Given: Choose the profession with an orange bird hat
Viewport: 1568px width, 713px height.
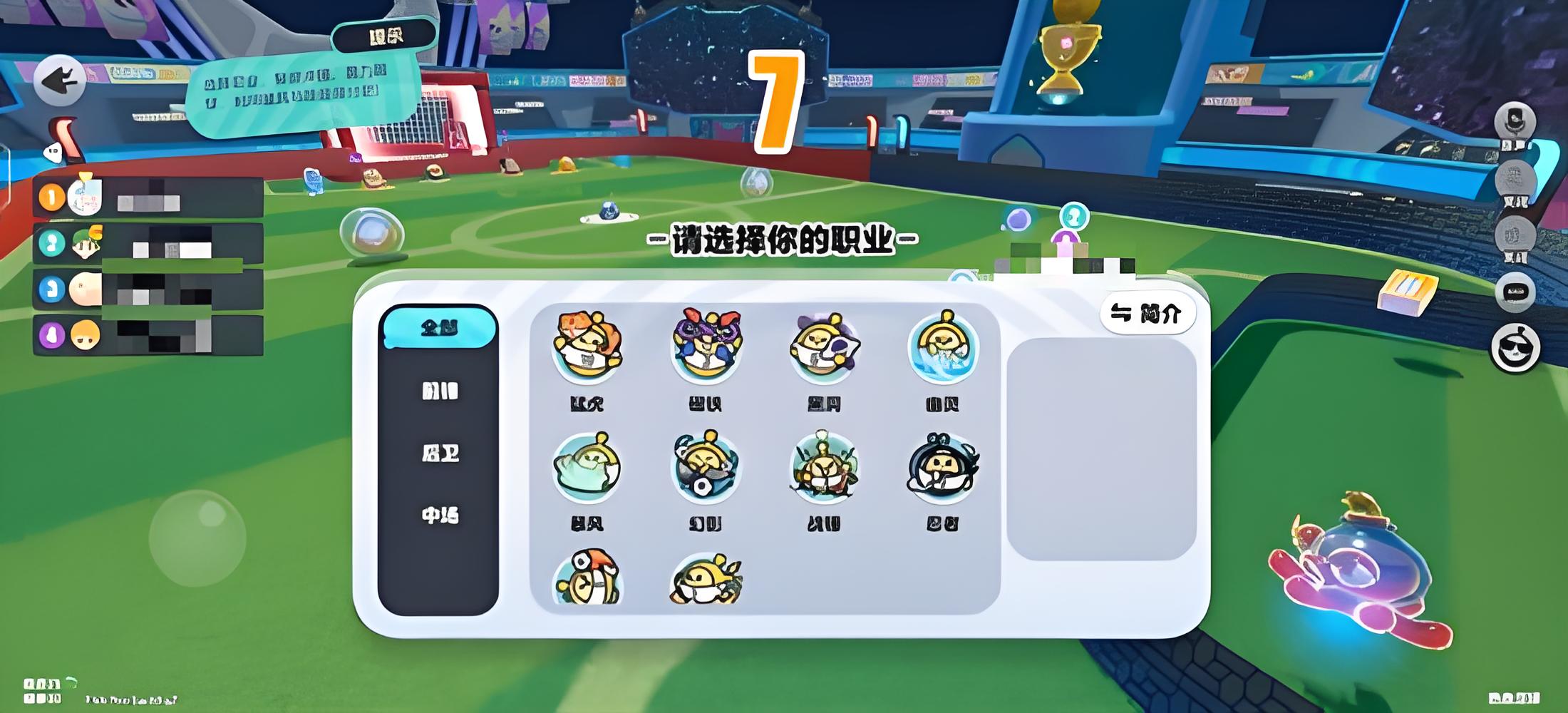Looking at the screenshot, I should pyautogui.click(x=587, y=579).
